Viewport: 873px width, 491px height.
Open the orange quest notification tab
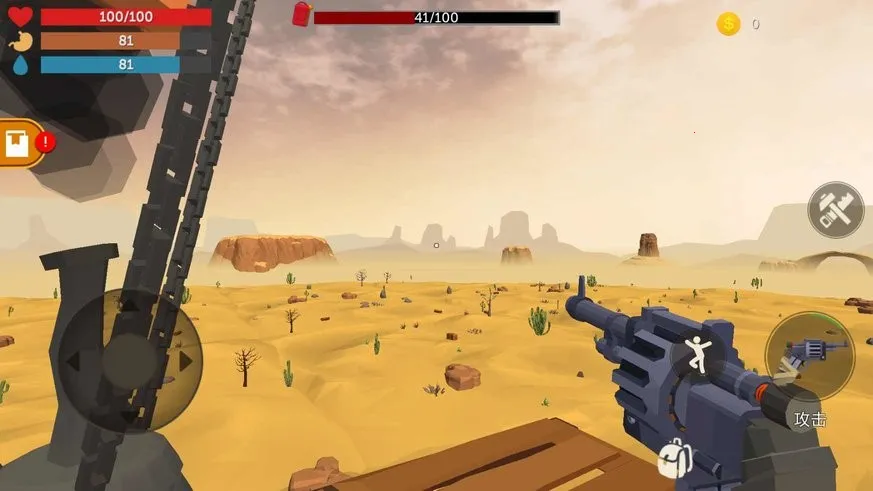click(20, 144)
